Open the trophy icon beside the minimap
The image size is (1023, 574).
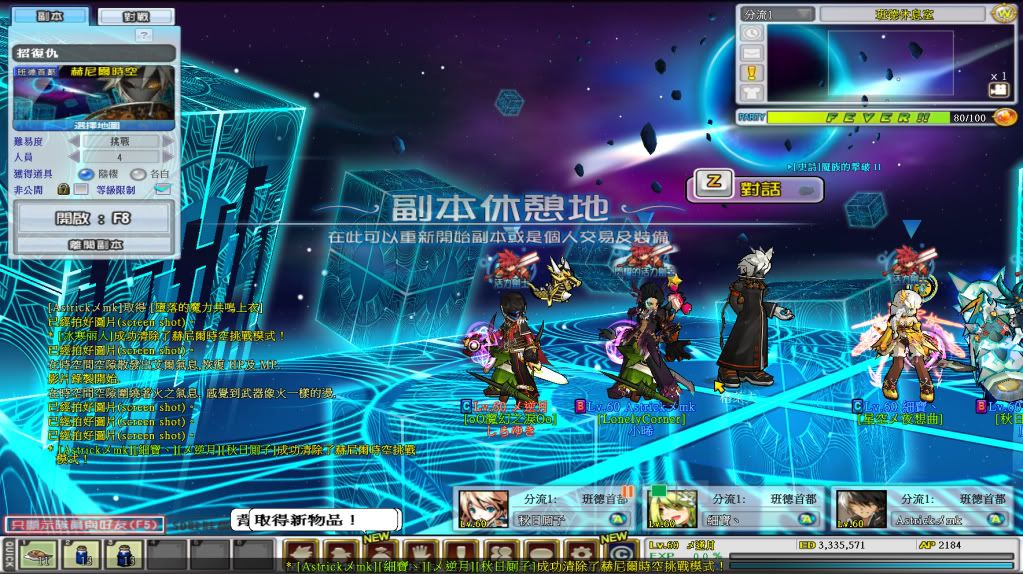click(x=751, y=72)
